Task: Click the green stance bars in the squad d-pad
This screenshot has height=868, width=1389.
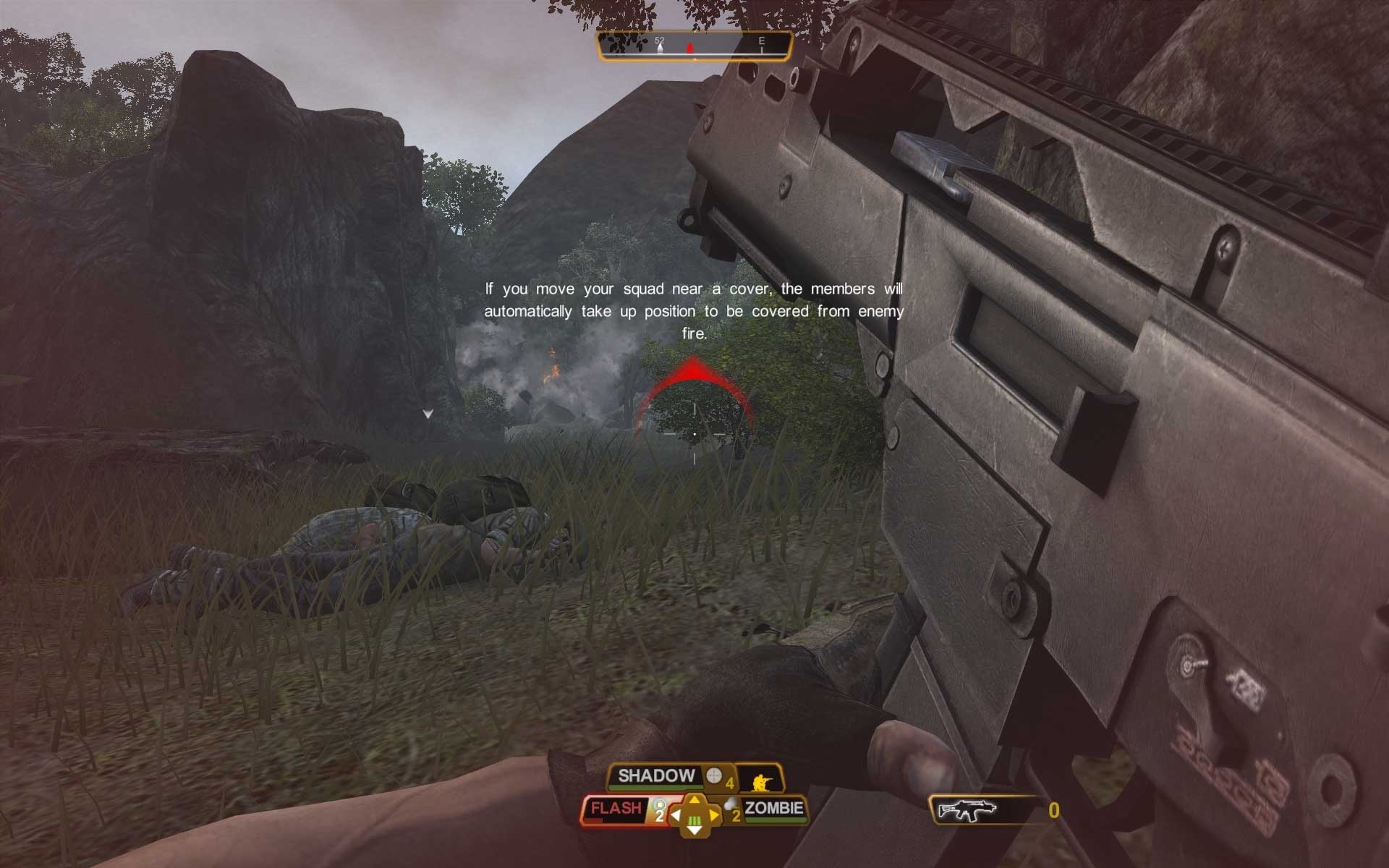Action: tap(694, 820)
